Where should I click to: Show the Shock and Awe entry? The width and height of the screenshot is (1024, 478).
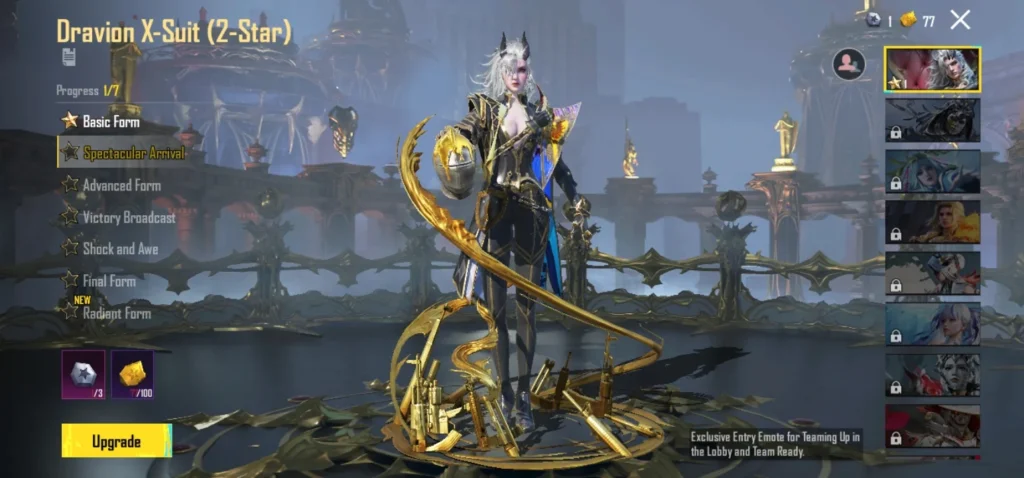click(x=120, y=249)
